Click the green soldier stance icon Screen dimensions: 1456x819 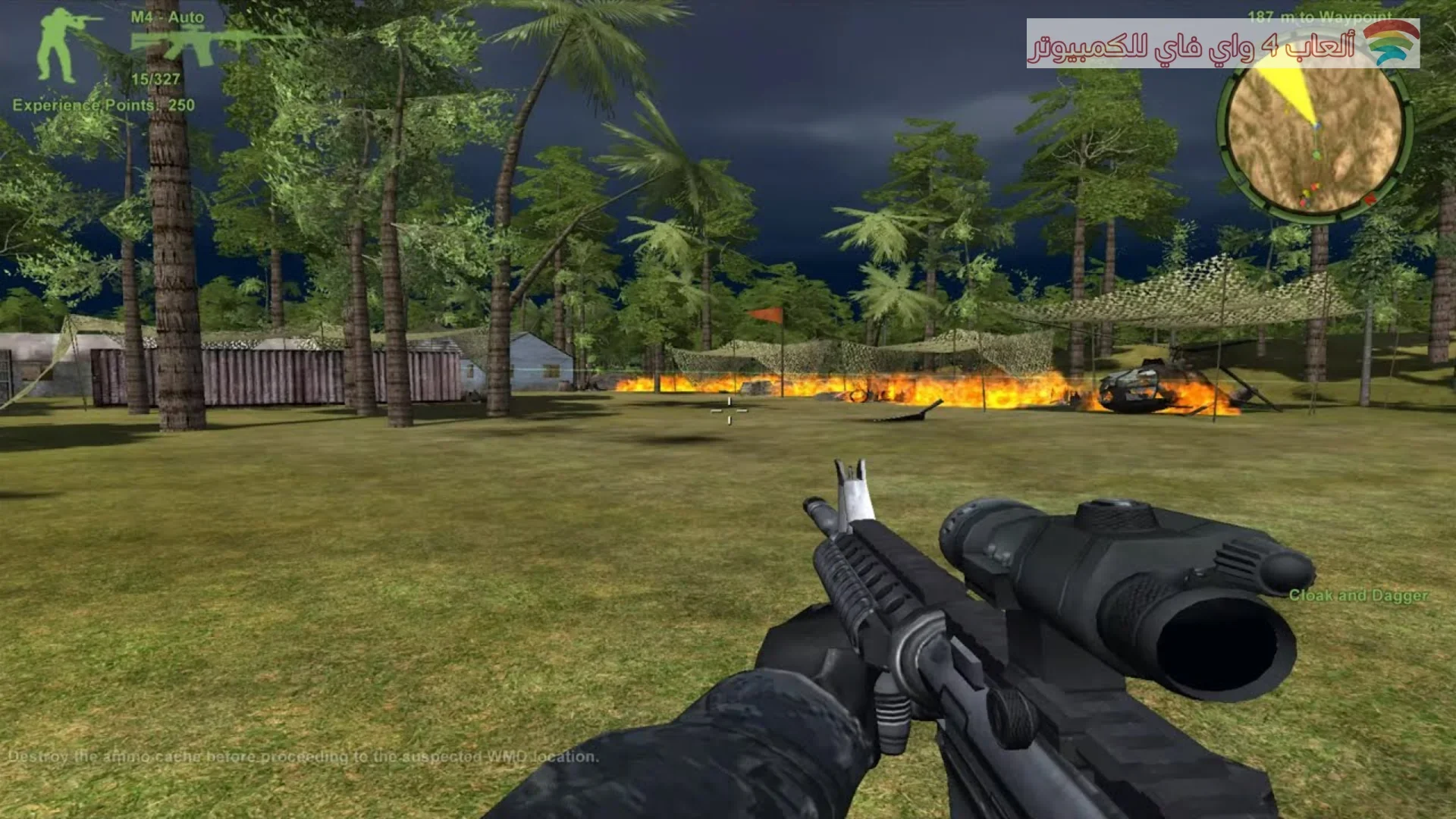[x=57, y=45]
